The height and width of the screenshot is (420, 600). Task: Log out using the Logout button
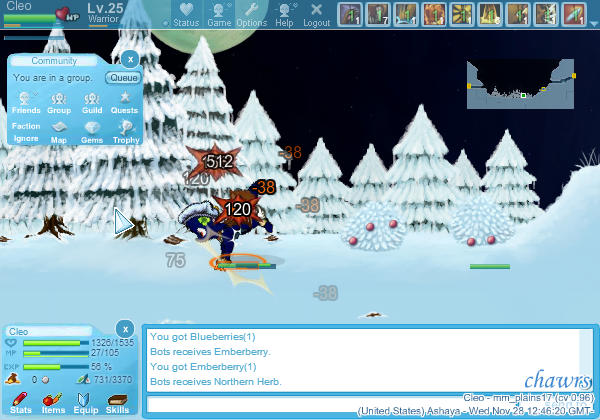click(316, 14)
